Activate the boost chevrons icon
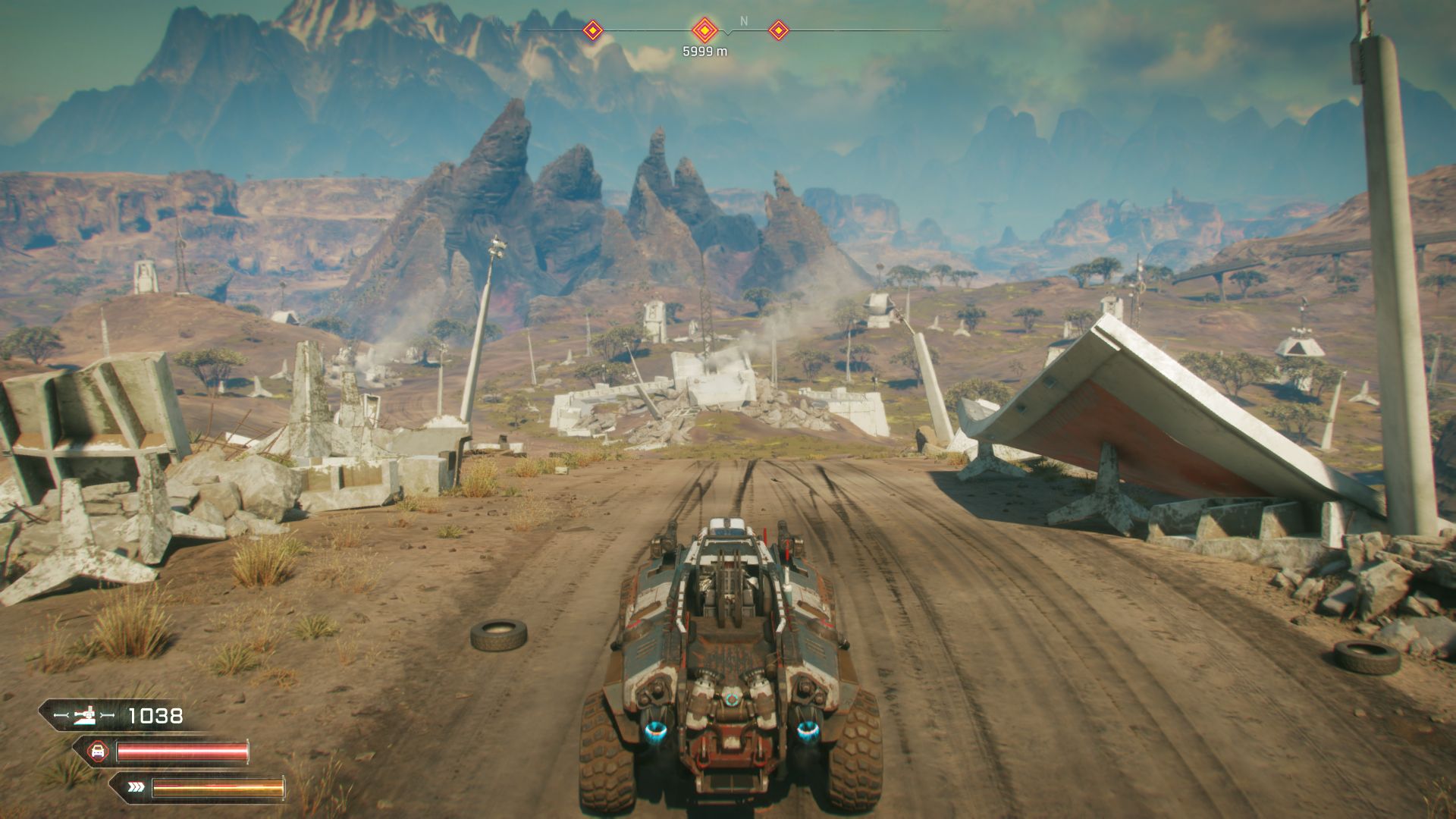Screen dimensions: 1456x819 [x=136, y=787]
